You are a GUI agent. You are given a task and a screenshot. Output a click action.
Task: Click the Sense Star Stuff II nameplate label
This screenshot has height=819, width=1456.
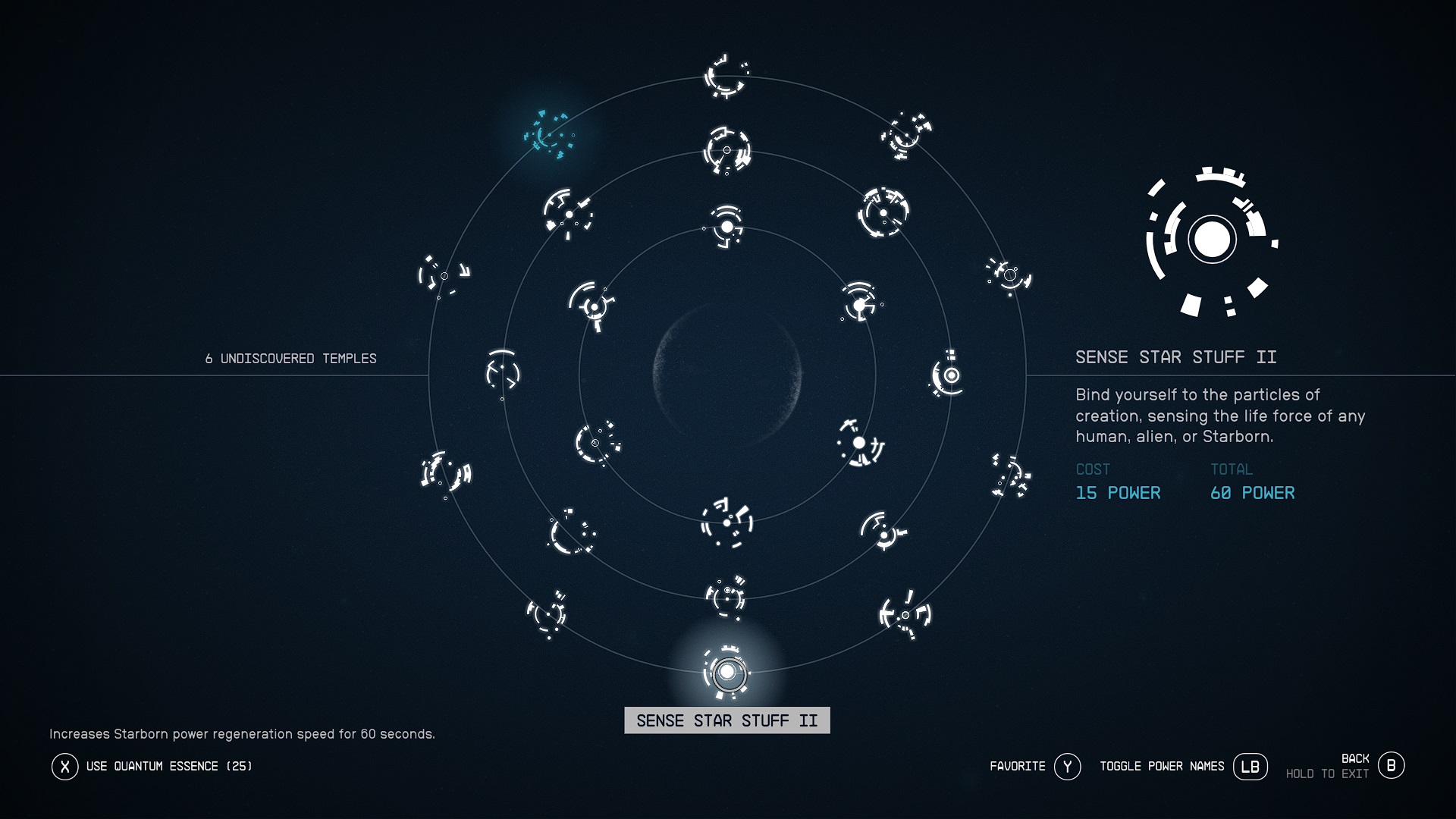pyautogui.click(x=727, y=720)
